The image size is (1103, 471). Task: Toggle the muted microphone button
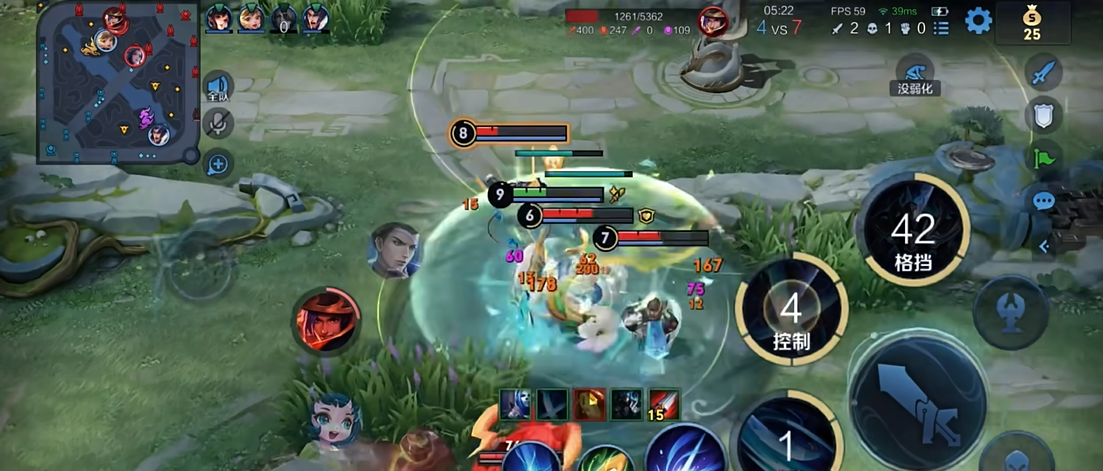click(x=217, y=124)
